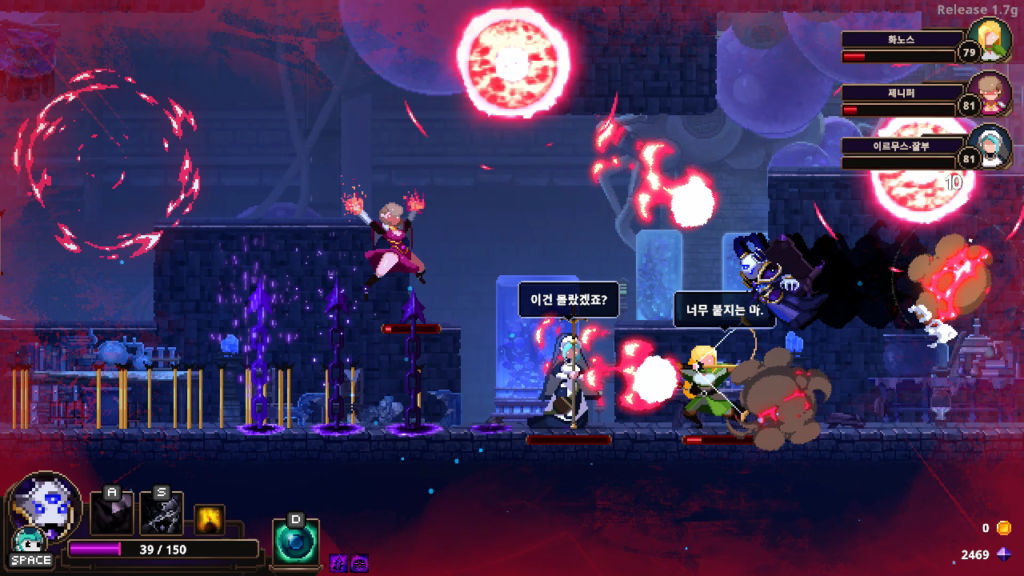The height and width of the screenshot is (576, 1024).
Task: Activate the A skill icon
Action: click(x=111, y=513)
